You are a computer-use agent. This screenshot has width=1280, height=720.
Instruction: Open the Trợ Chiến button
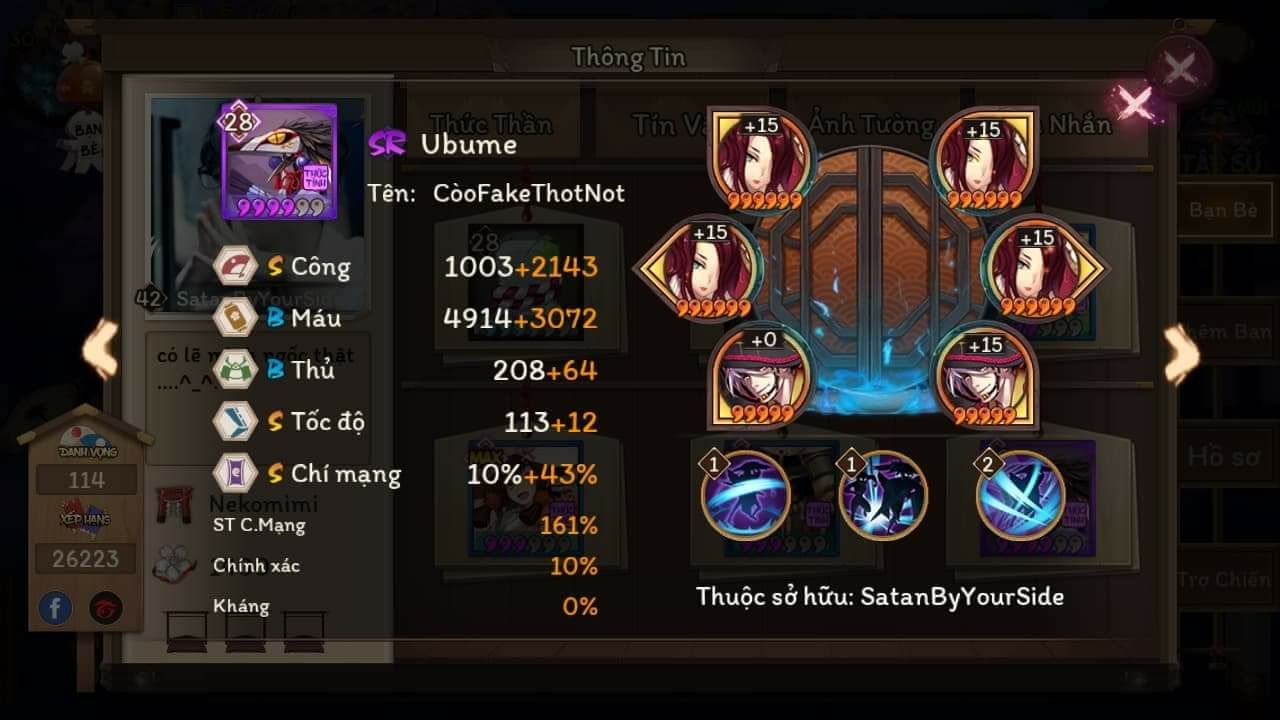click(x=1224, y=580)
